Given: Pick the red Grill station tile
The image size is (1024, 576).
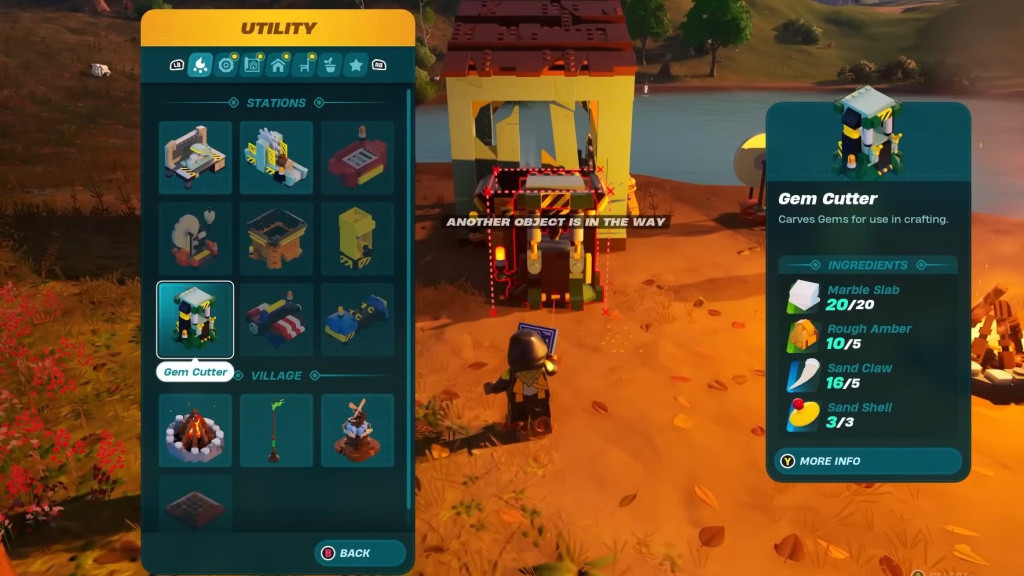Looking at the screenshot, I should pyautogui.click(x=357, y=158).
